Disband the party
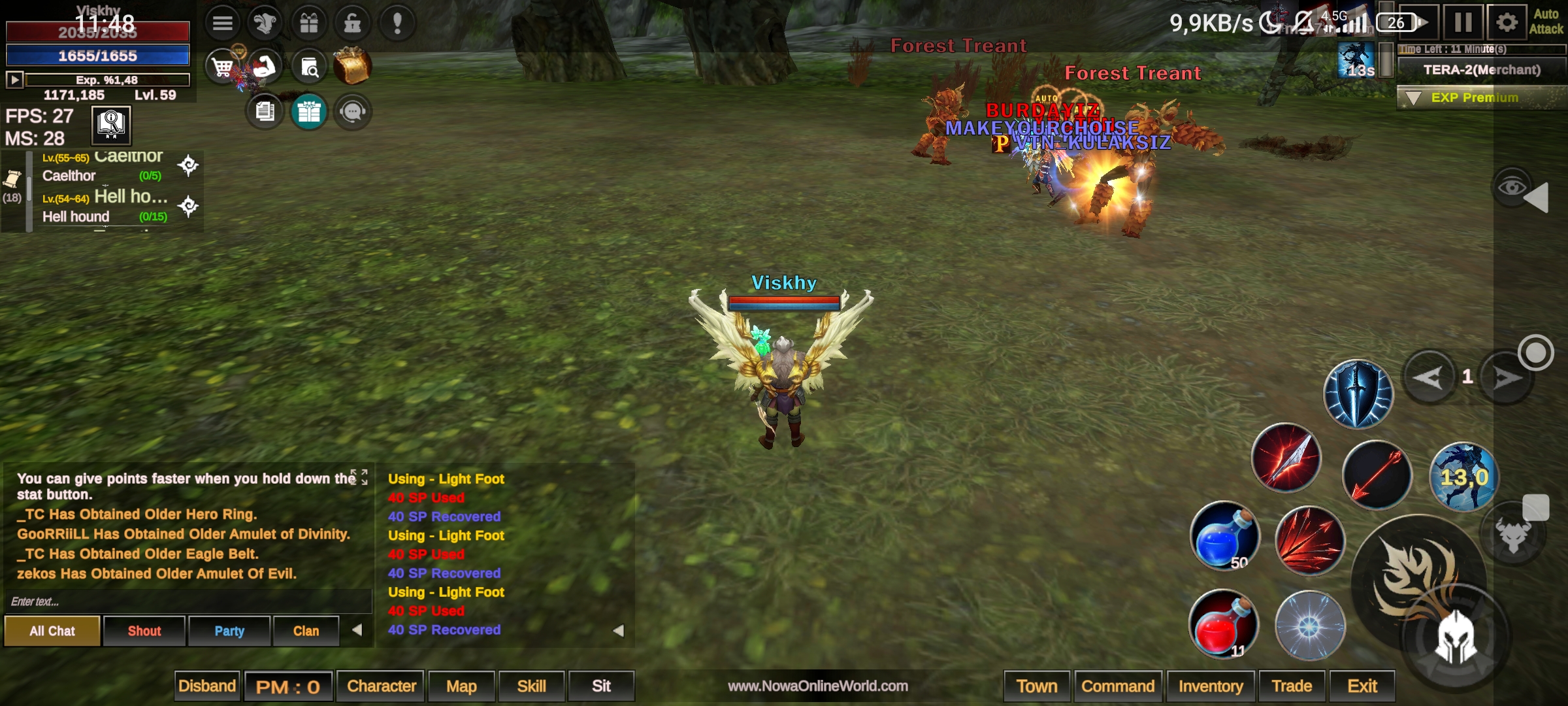This screenshot has height=706, width=1568. (x=207, y=686)
